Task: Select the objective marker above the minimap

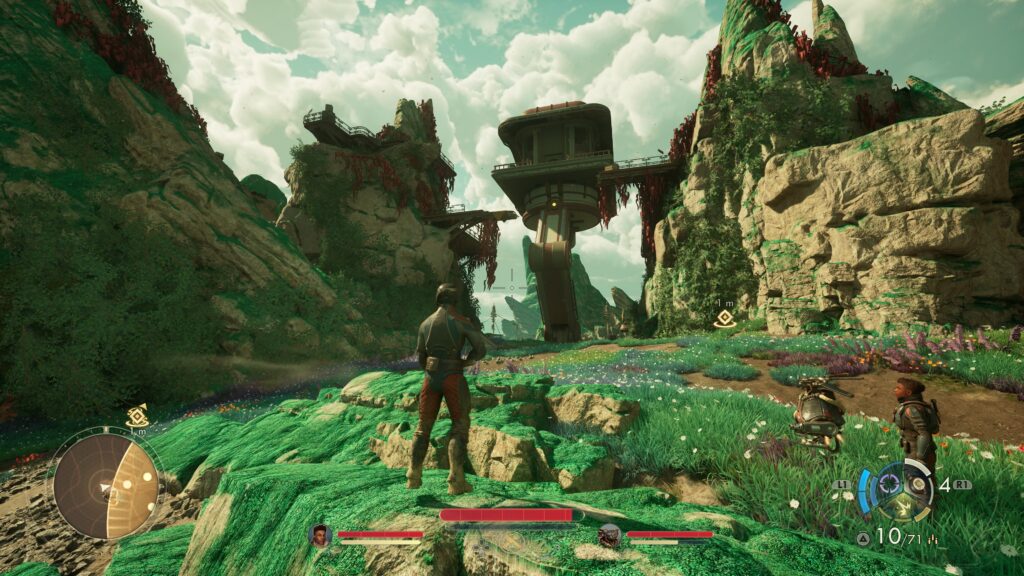Action: 137,417
